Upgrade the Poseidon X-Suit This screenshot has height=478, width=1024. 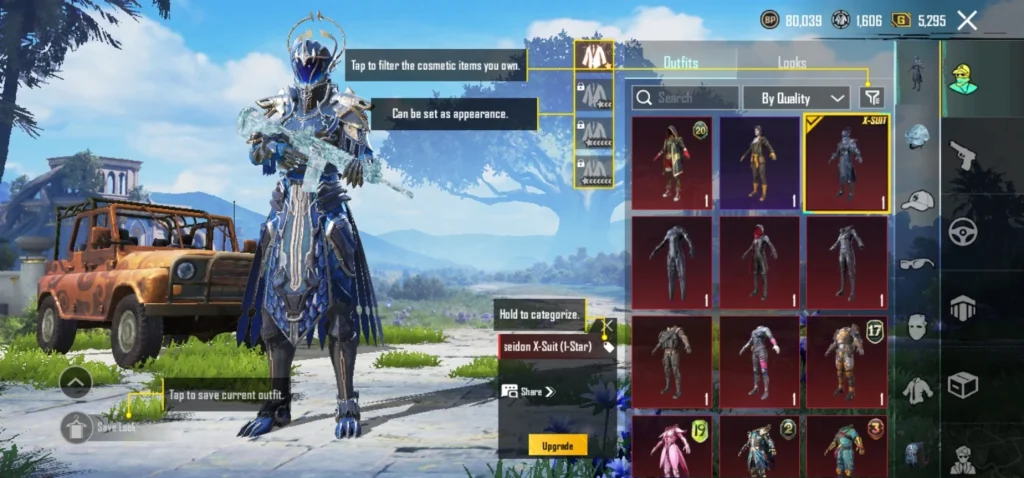[557, 445]
